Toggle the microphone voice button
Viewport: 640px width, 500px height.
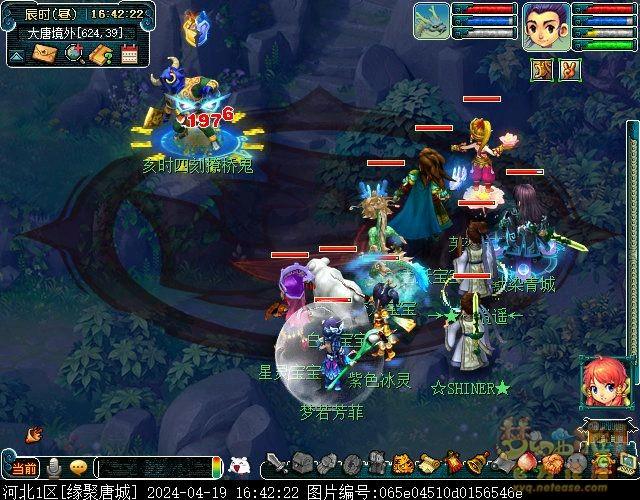click(53, 468)
